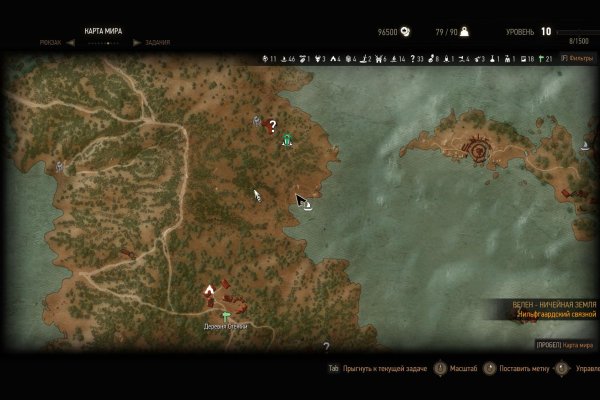This screenshot has width=600, height=400.
Task: Click the left arrow beside Карта мира
Action: 71,43
